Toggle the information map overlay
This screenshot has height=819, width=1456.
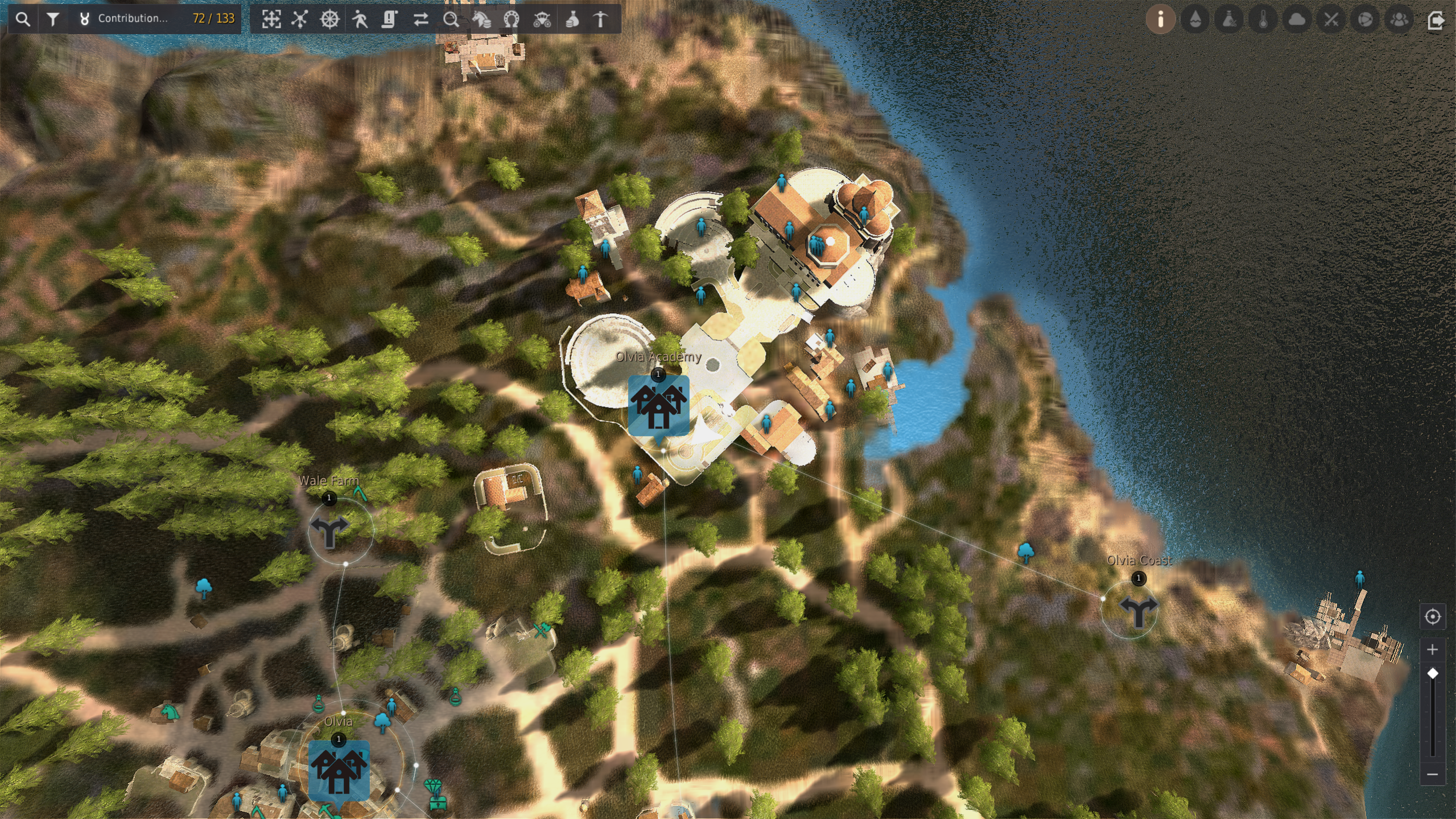(1161, 19)
